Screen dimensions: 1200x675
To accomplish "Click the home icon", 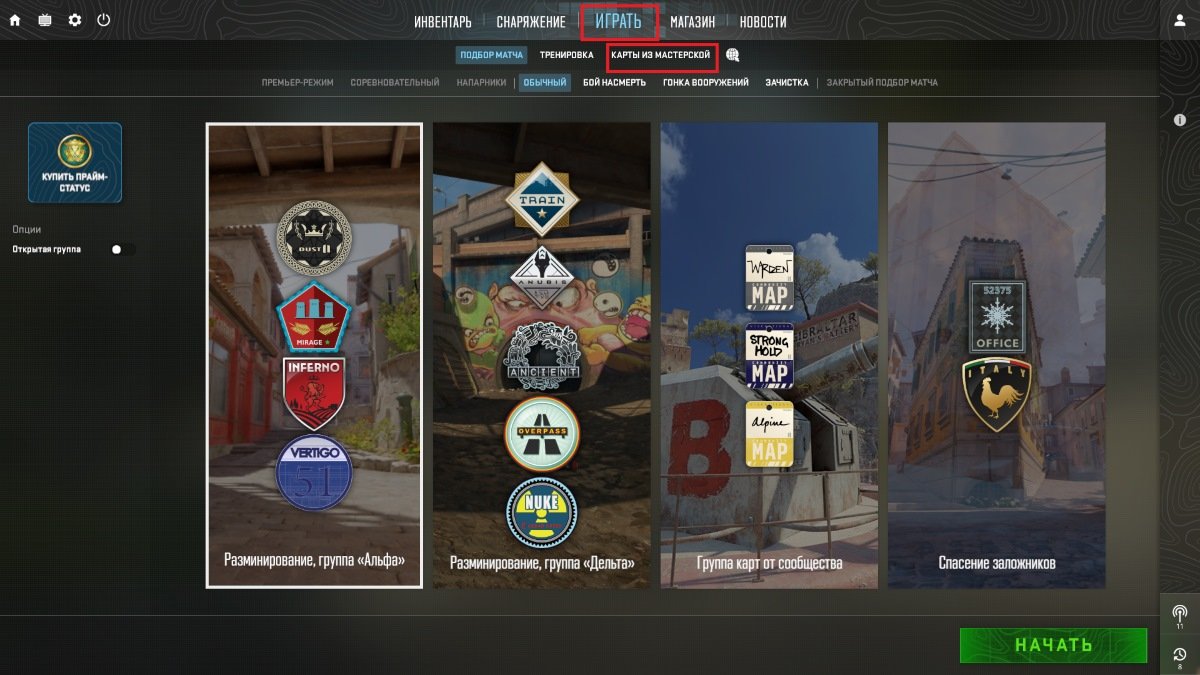I will pos(15,20).
